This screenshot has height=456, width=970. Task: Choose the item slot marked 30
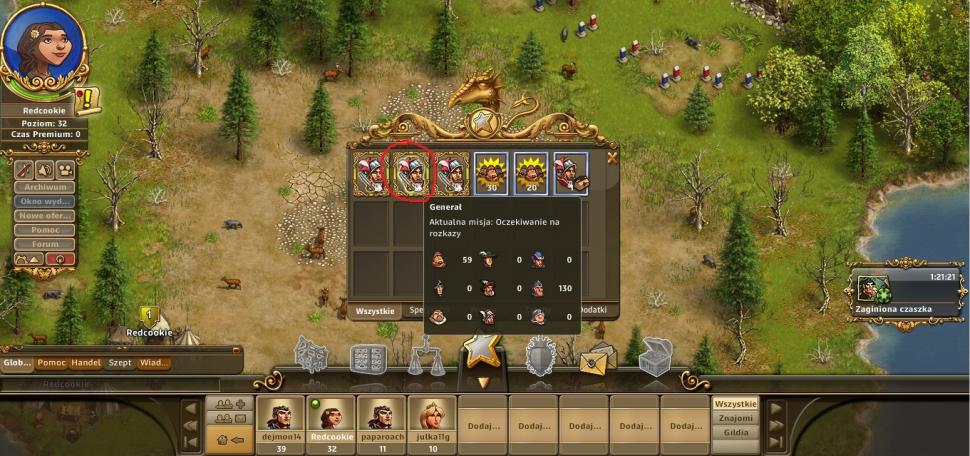[490, 173]
